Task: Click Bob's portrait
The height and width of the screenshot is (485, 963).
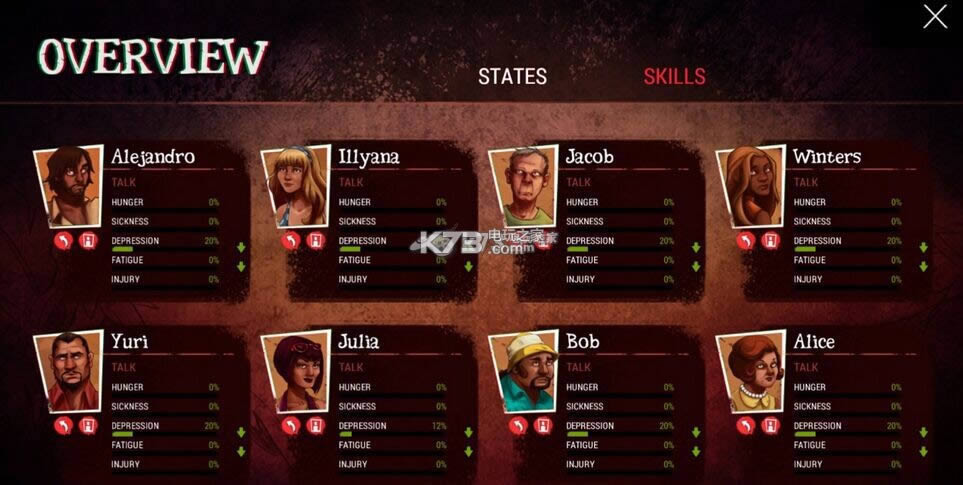Action: pyautogui.click(x=522, y=372)
